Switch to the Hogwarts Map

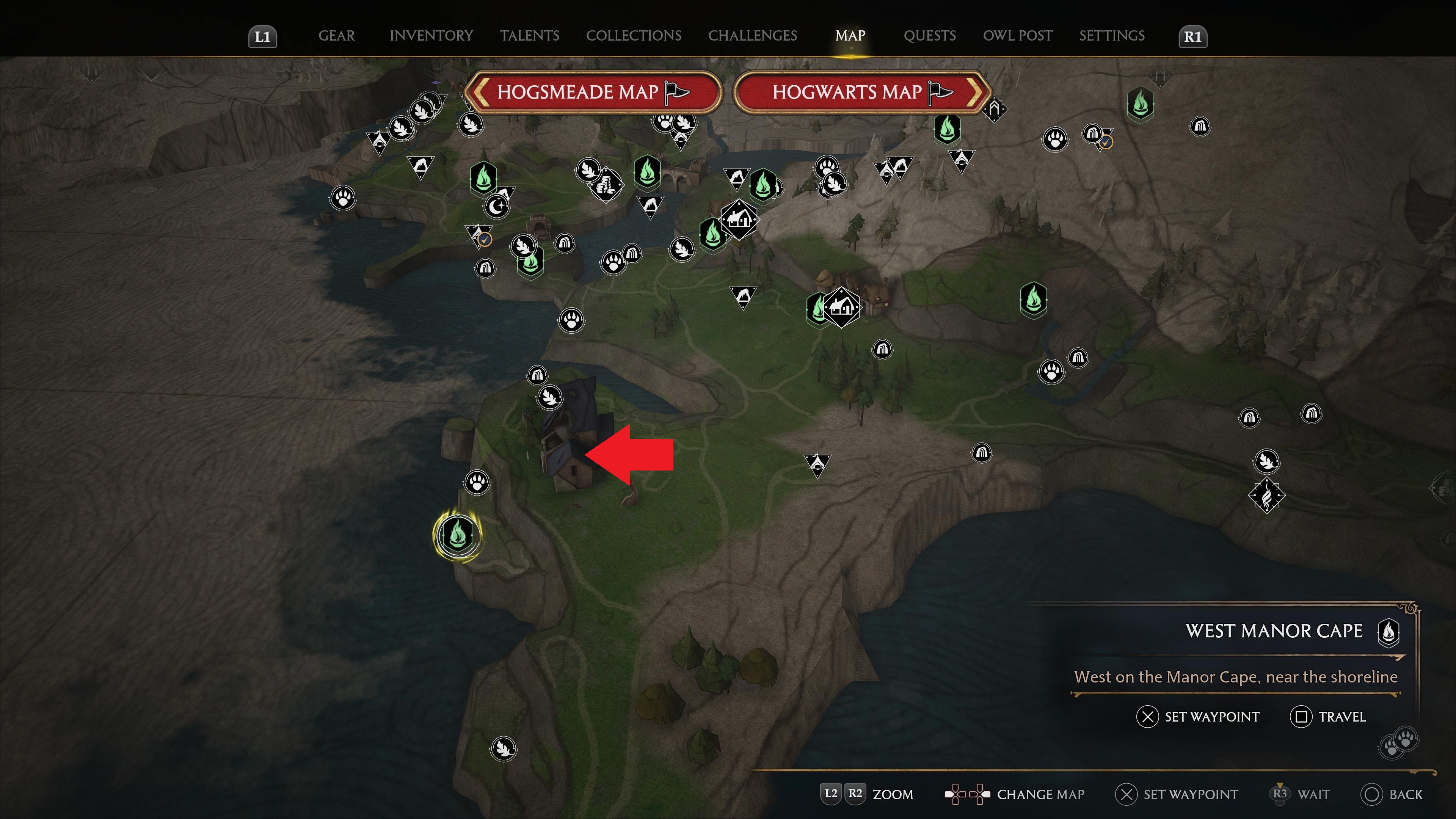click(863, 92)
